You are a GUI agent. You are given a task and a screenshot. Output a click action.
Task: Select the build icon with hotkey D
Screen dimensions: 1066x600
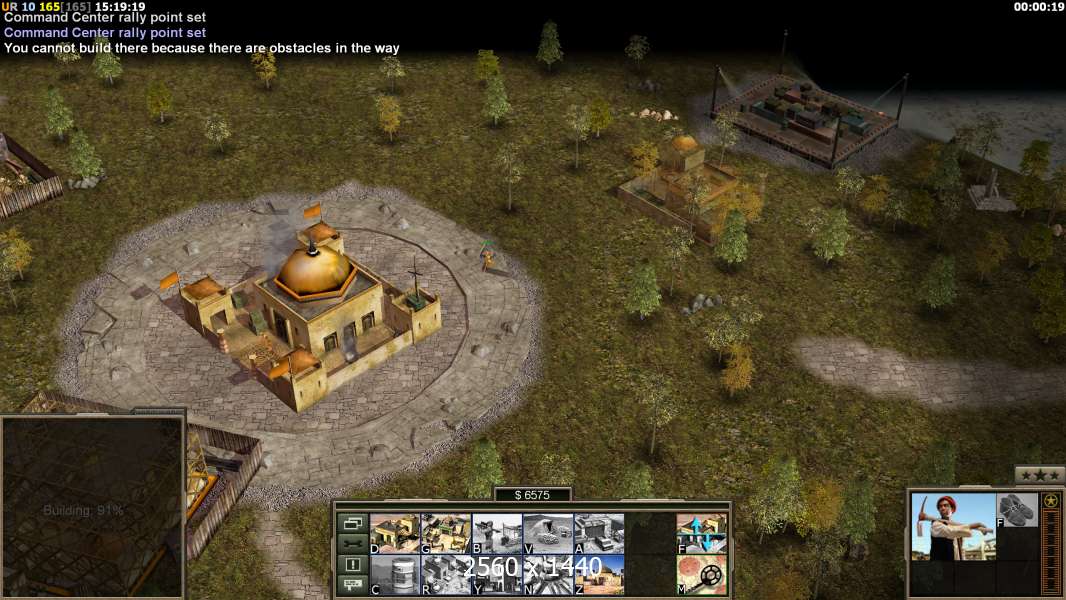click(x=395, y=534)
